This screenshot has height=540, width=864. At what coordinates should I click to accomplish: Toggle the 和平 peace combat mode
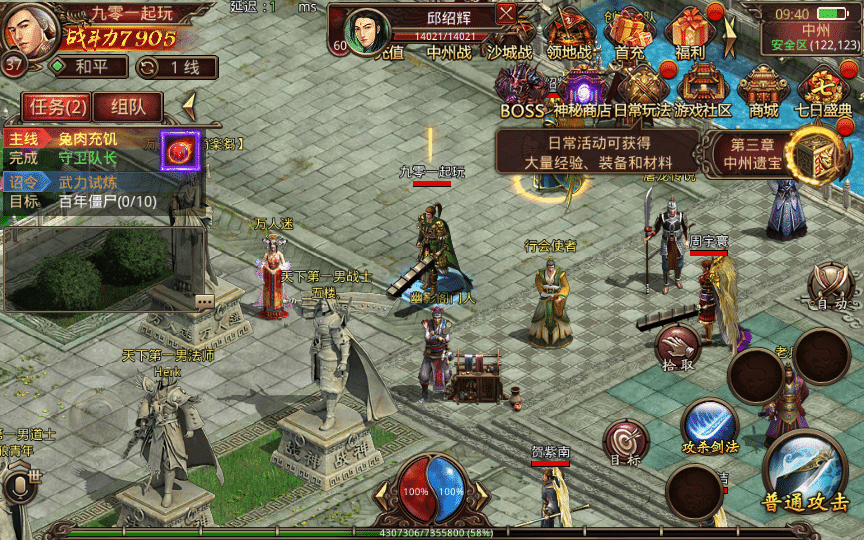89,67
